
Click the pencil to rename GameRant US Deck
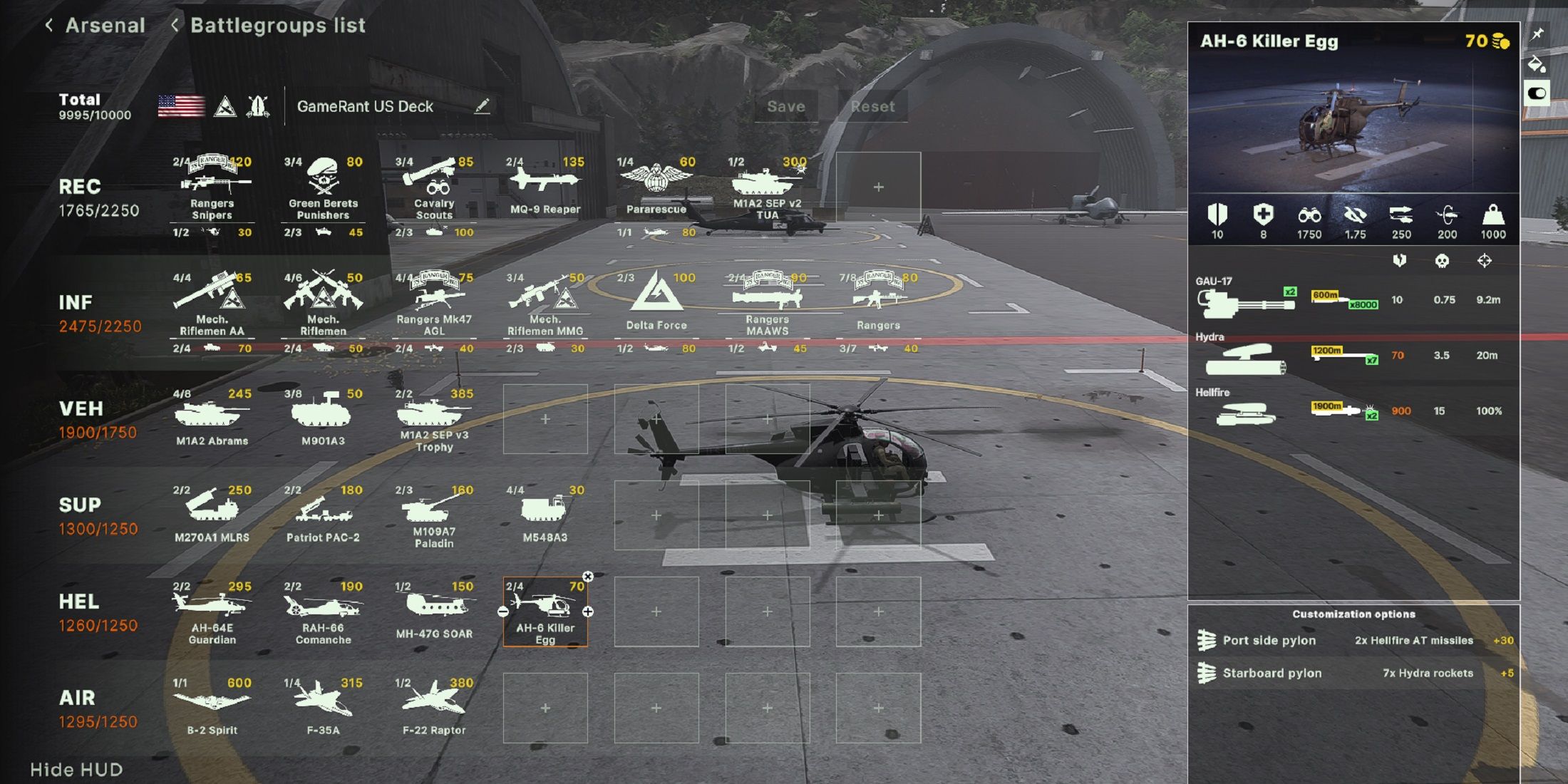[x=484, y=105]
